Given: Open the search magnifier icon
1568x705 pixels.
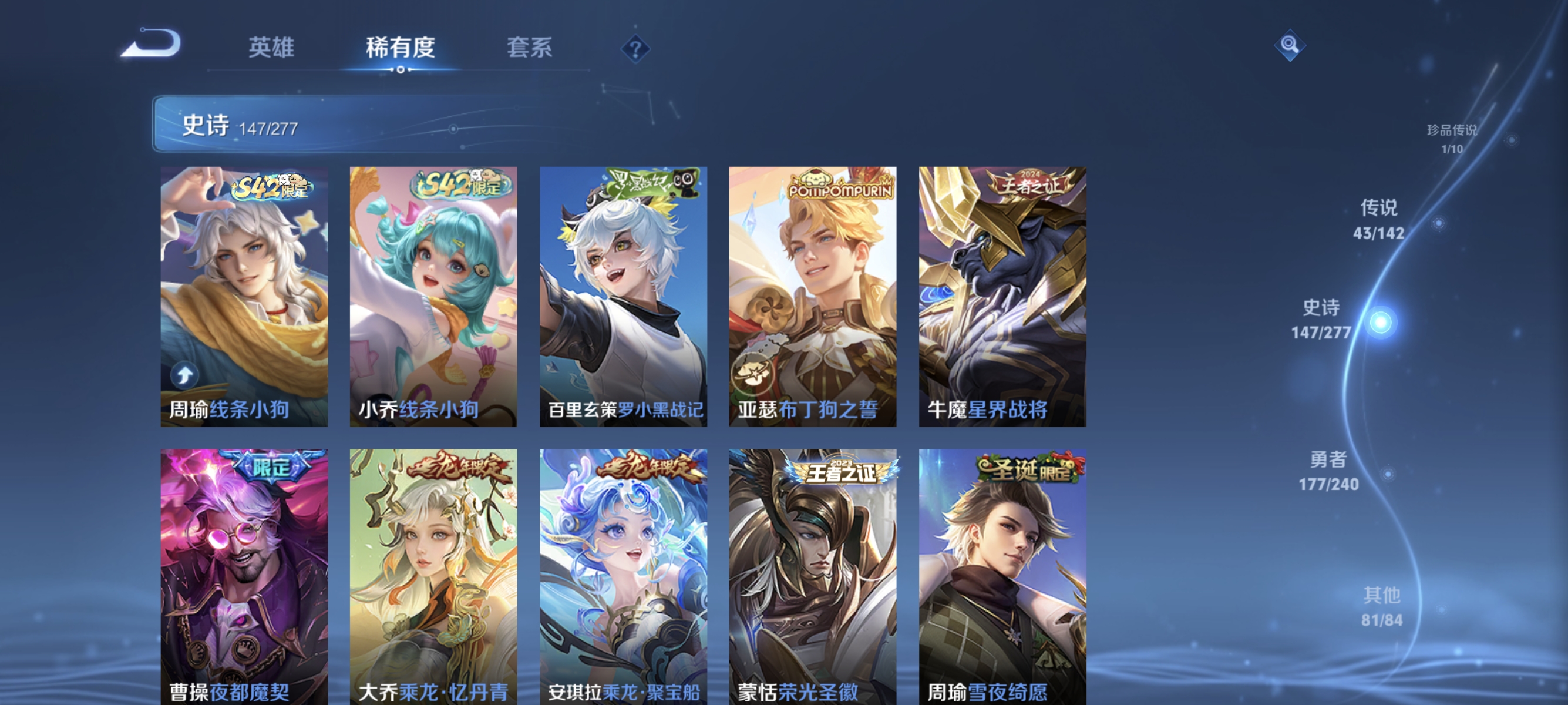Looking at the screenshot, I should pyautogui.click(x=1290, y=45).
